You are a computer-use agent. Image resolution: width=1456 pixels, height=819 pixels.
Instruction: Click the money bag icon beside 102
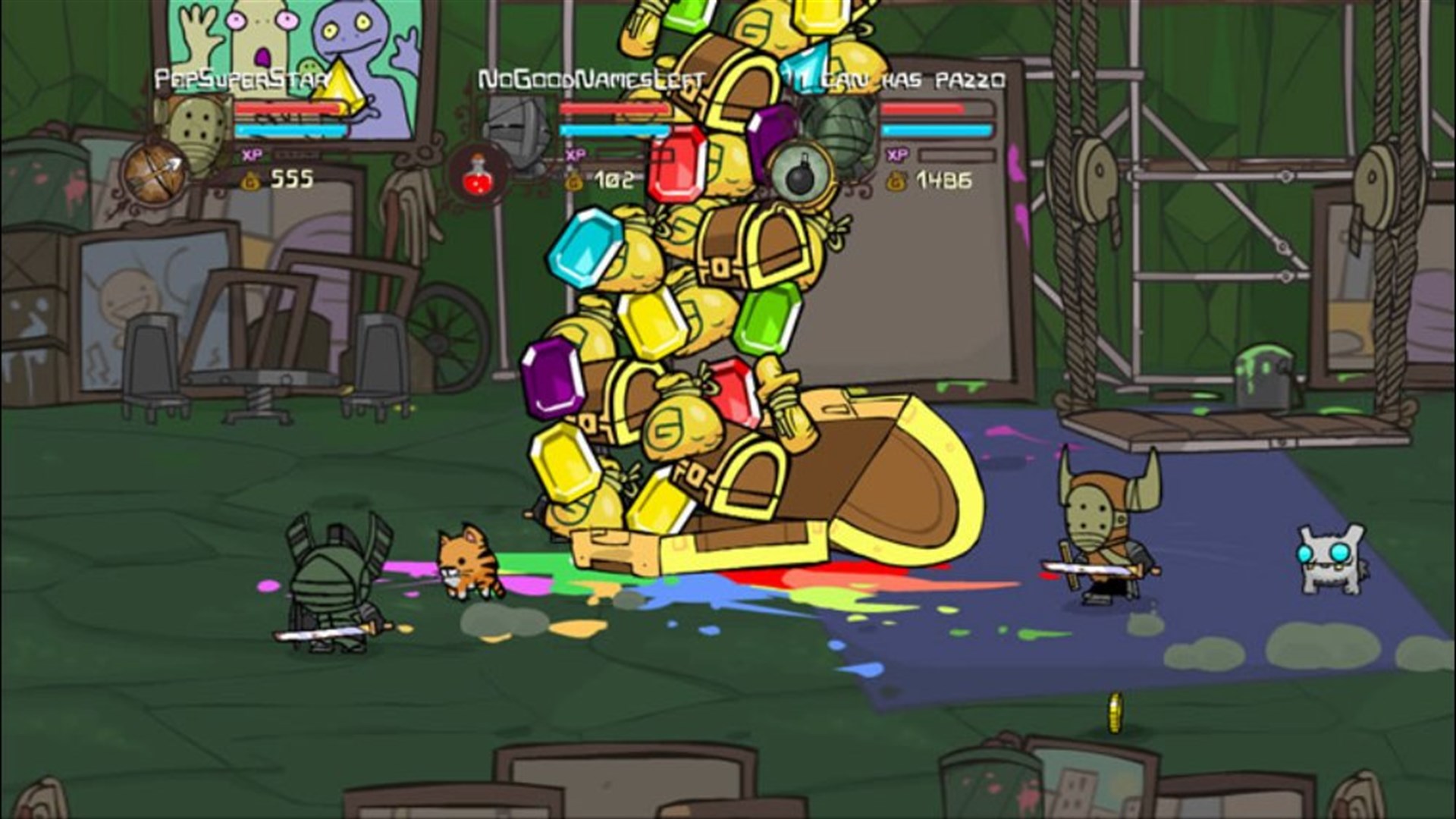(573, 181)
